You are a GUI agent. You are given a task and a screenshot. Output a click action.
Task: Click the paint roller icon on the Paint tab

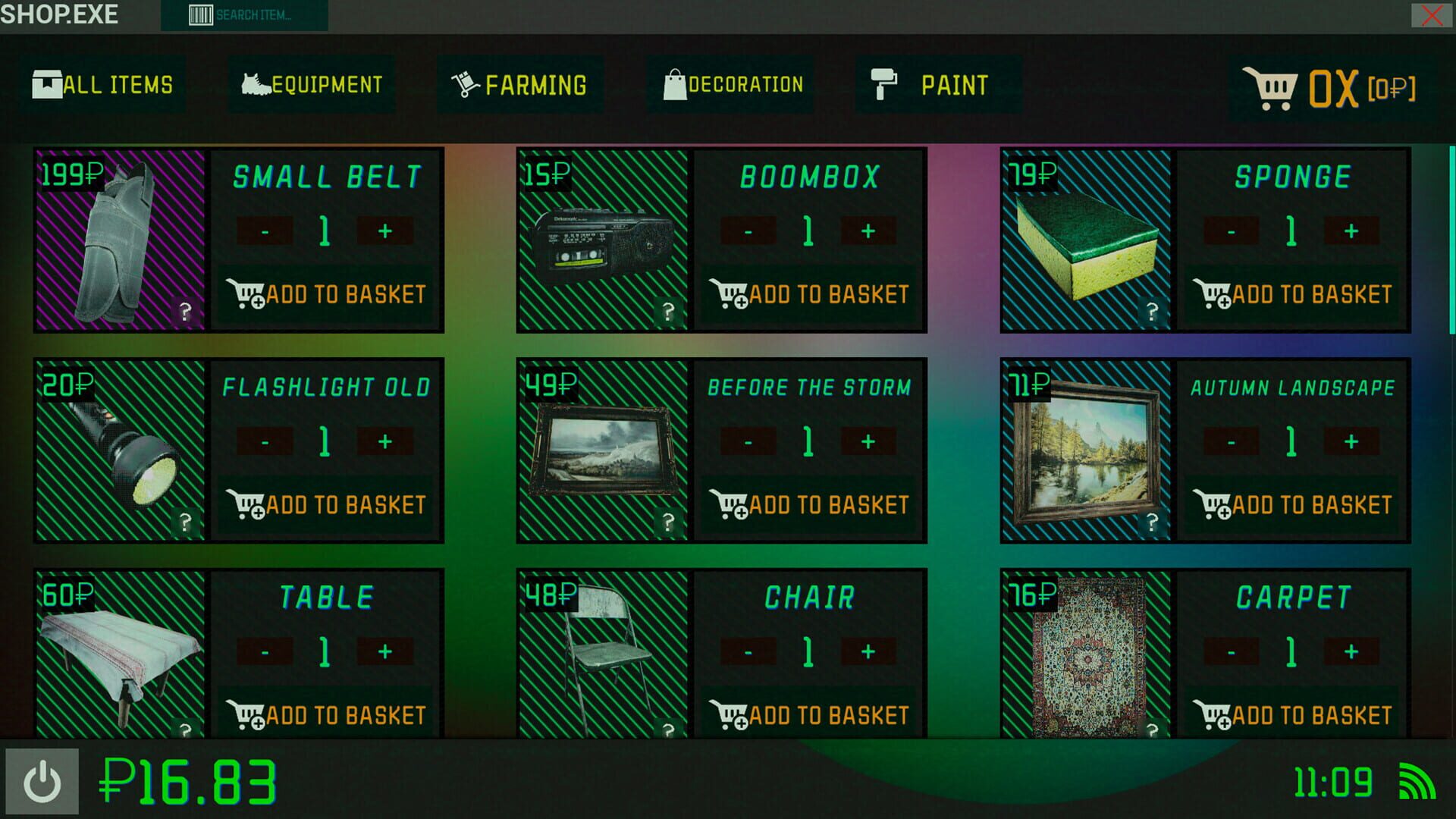coord(886,83)
